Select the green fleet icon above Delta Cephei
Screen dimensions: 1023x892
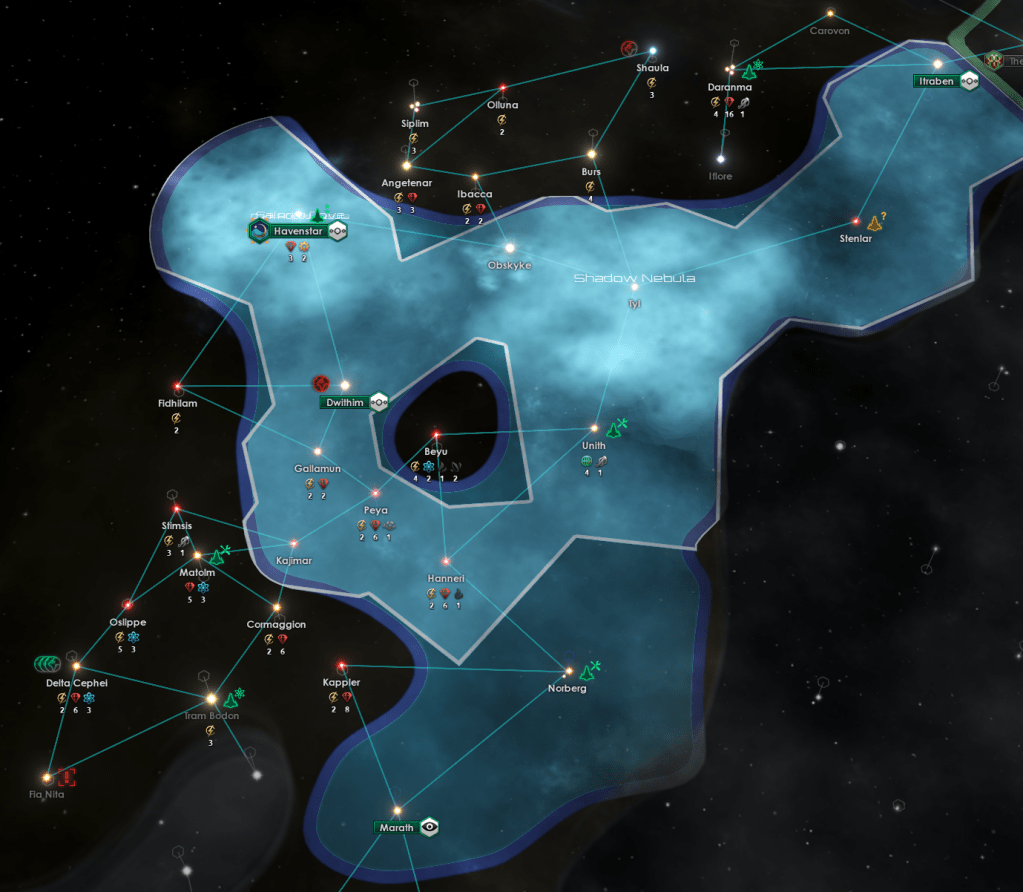pos(47,662)
